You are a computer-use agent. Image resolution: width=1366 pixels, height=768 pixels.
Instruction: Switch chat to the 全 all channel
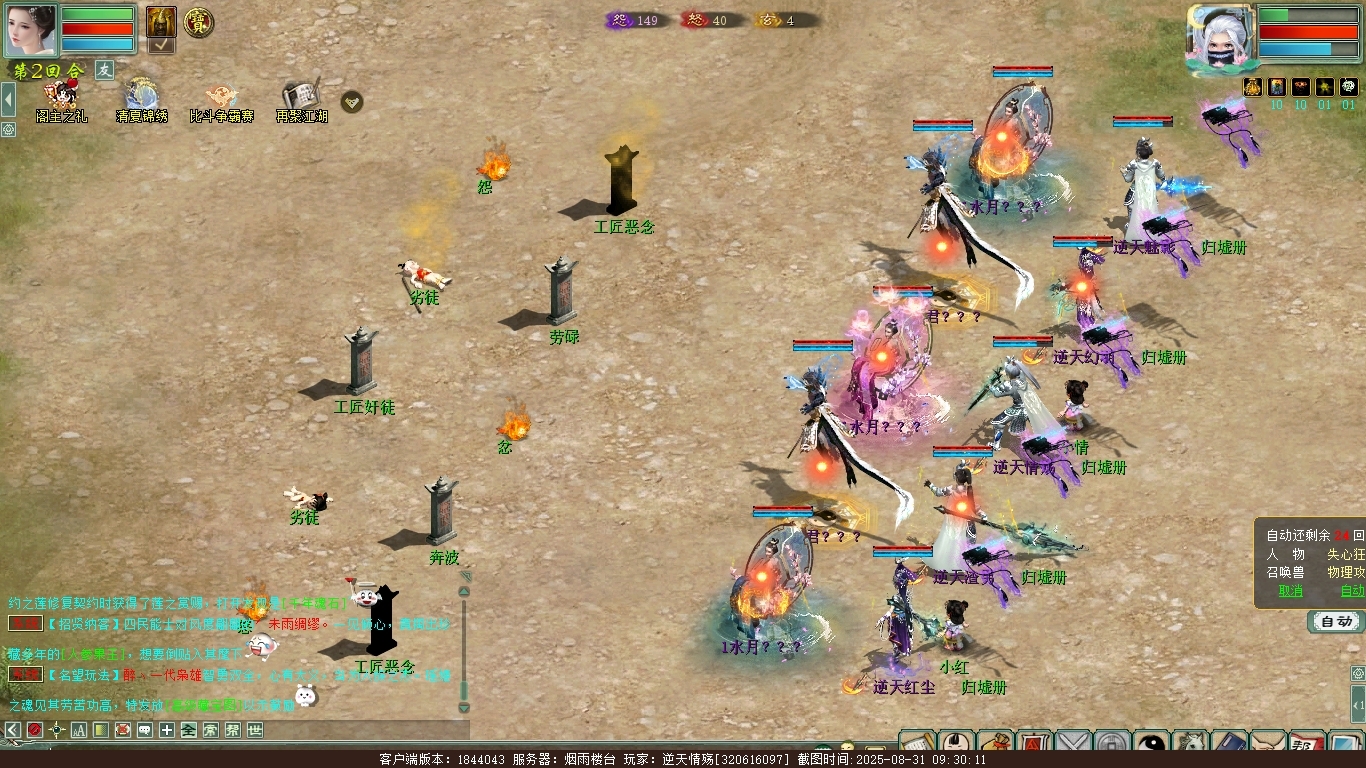[x=189, y=730]
